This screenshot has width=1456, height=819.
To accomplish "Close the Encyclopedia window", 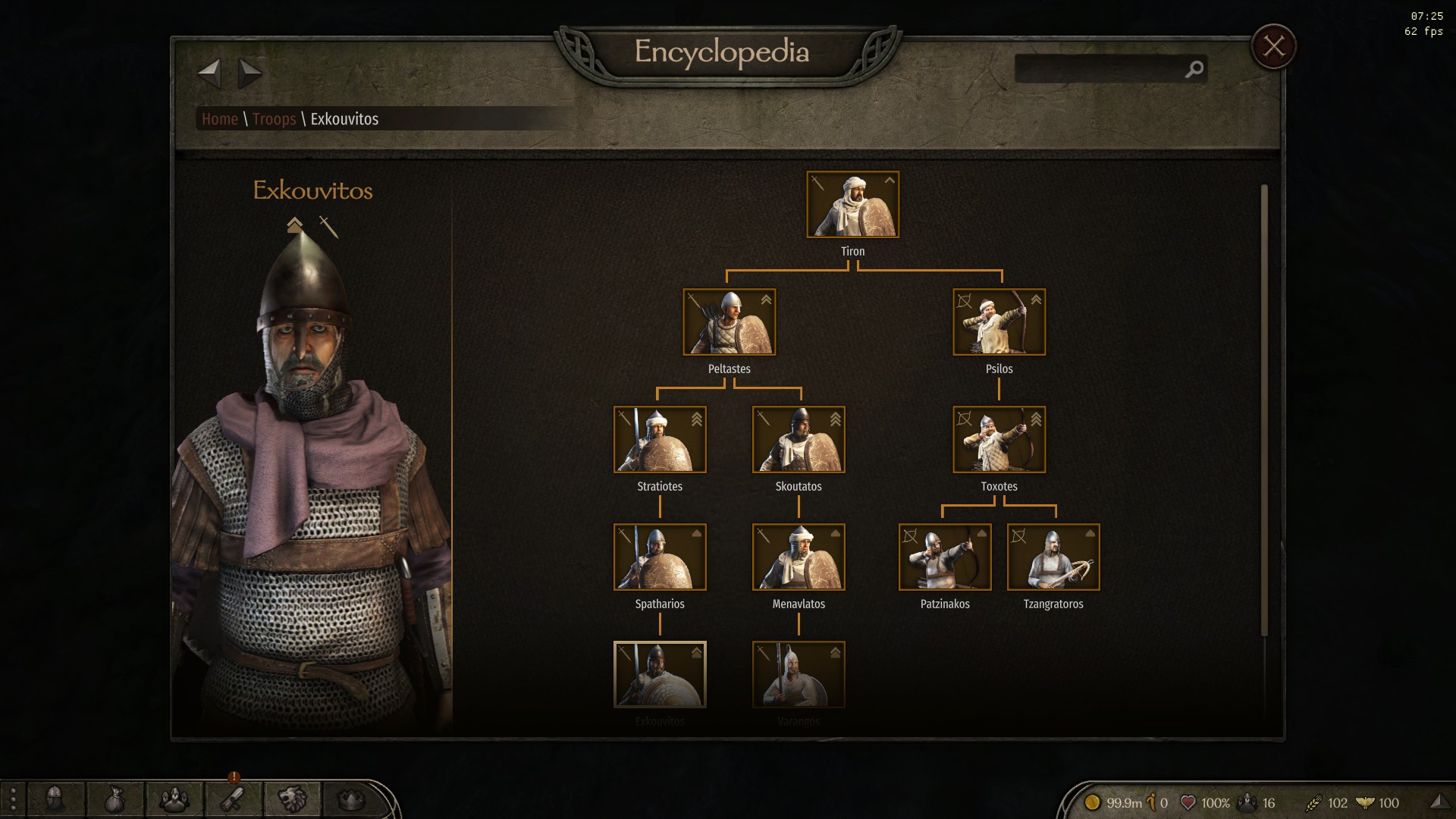I will click(1273, 47).
